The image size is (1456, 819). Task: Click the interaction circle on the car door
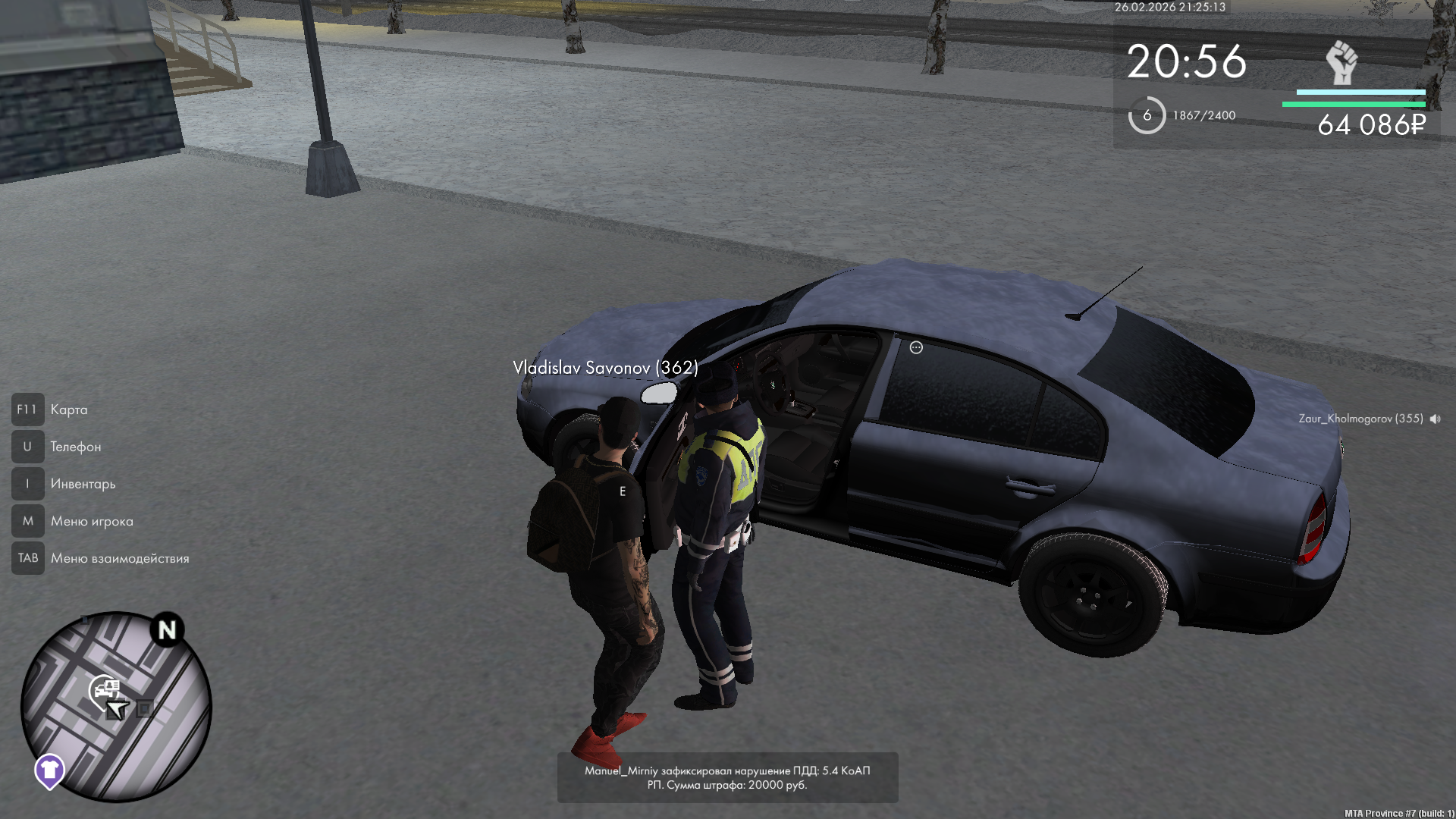pyautogui.click(x=916, y=347)
